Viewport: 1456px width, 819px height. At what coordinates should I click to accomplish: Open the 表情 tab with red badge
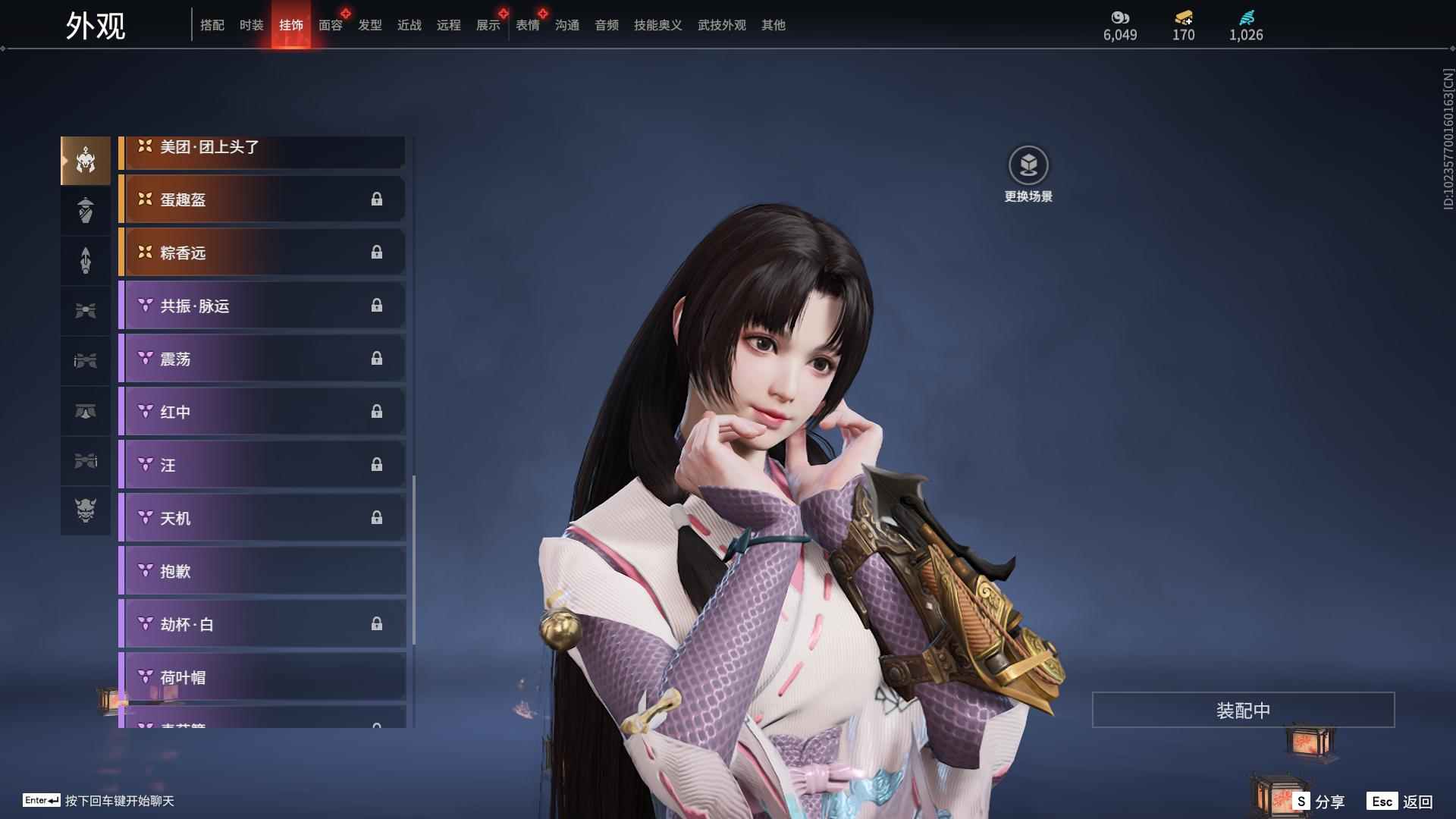[527, 25]
